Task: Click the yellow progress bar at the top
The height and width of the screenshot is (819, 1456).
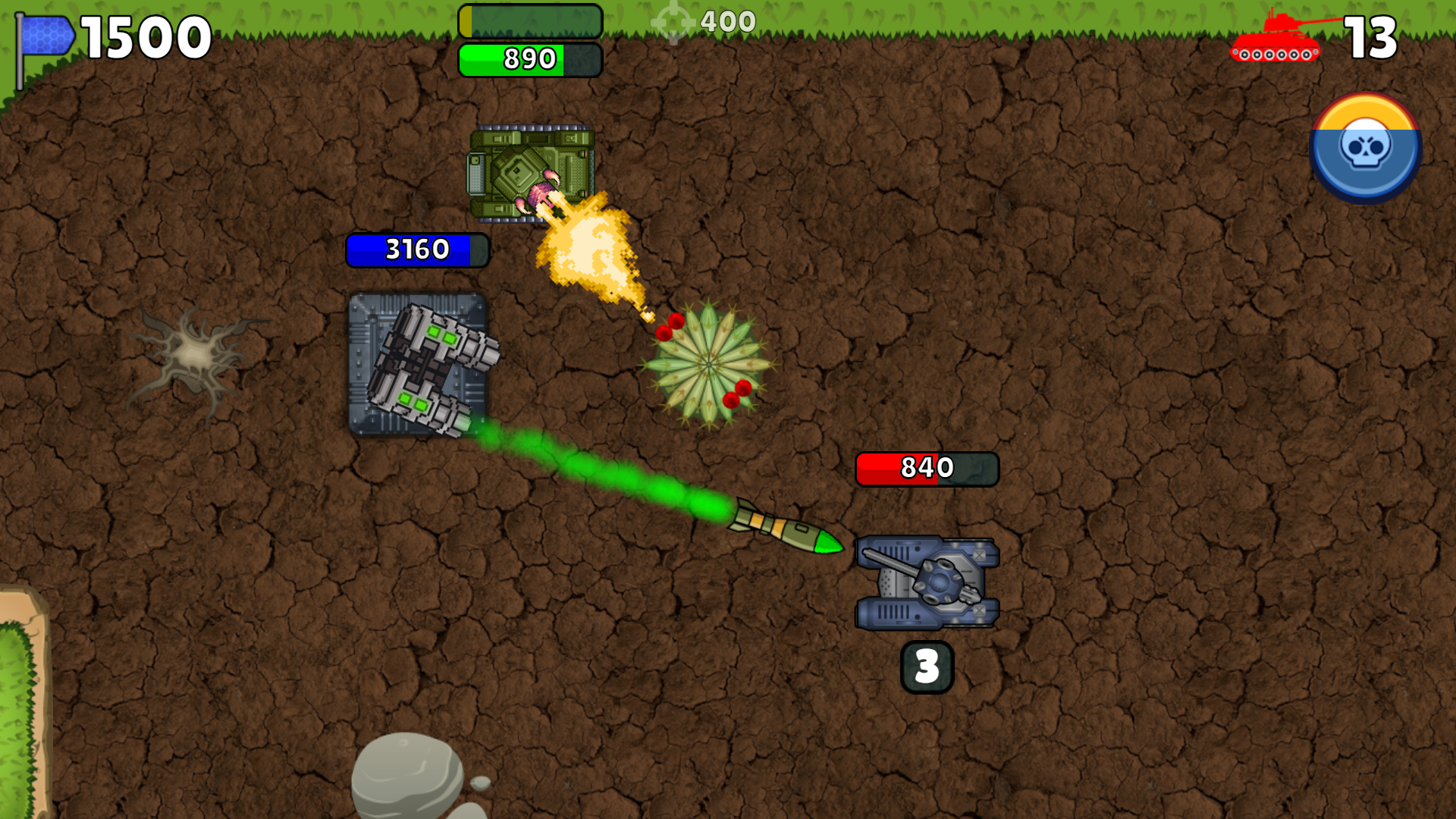Action: coord(531,20)
